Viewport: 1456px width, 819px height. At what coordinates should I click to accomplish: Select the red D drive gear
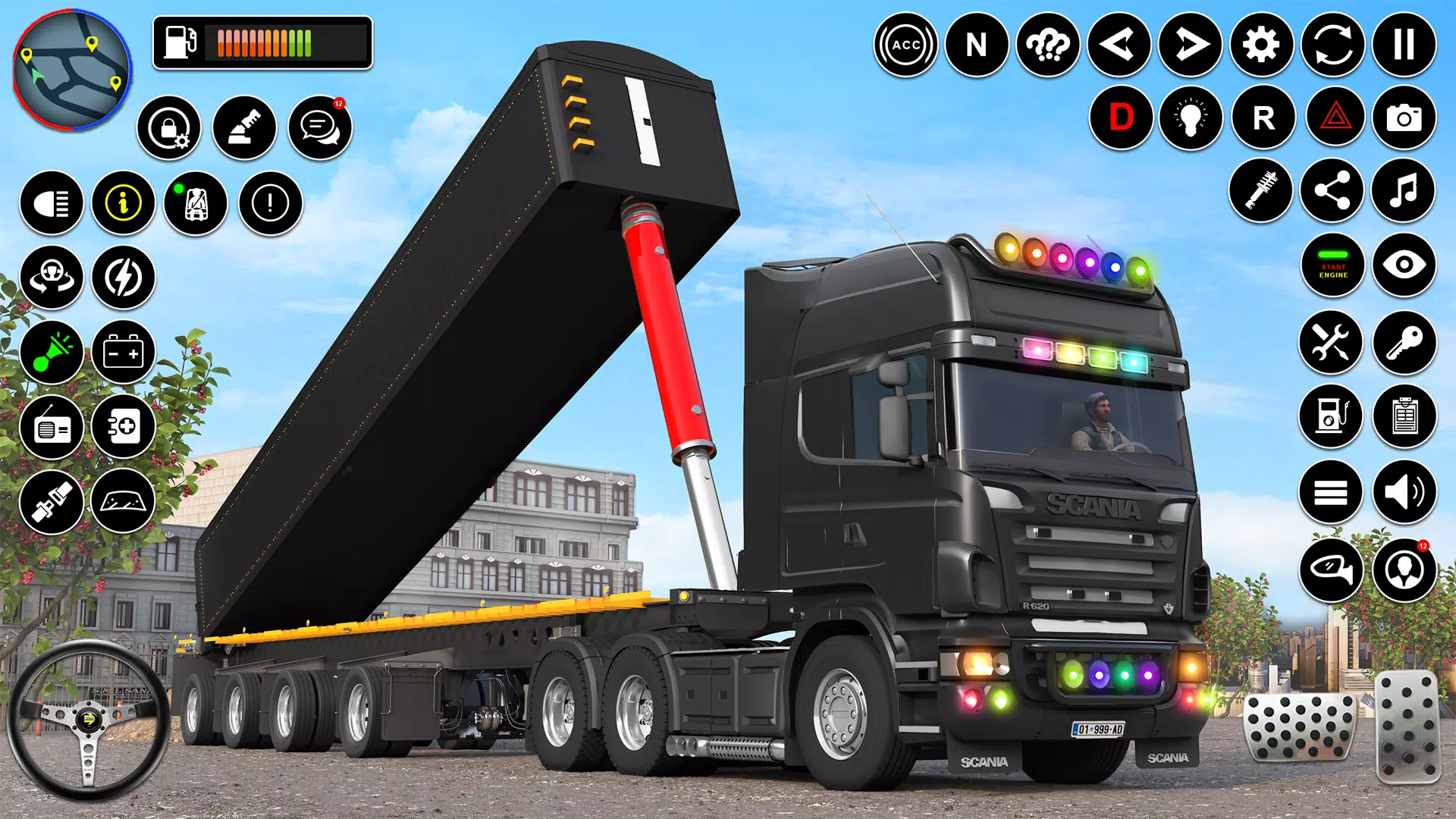coord(1121,118)
